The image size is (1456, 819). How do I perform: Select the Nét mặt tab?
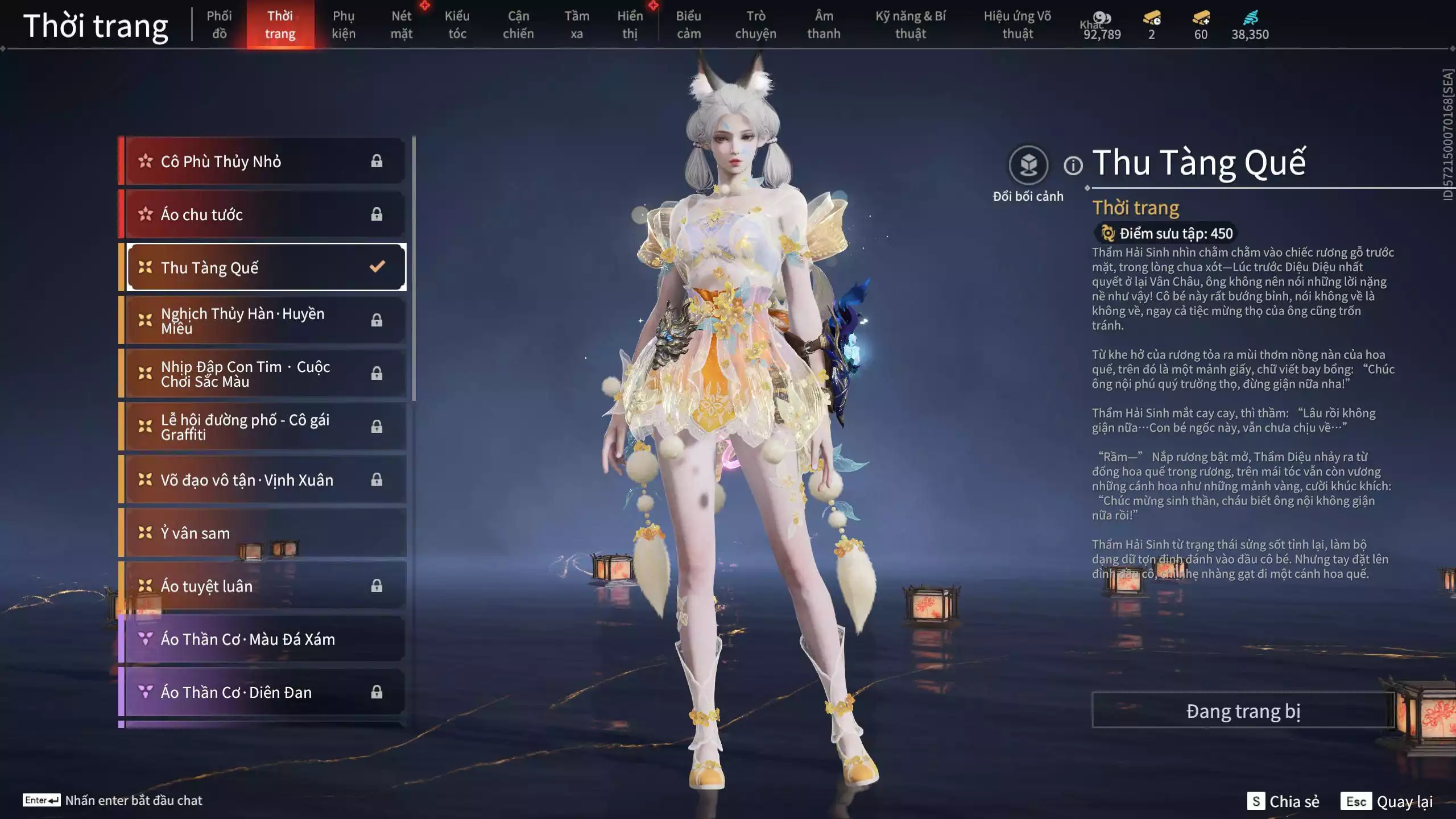coord(402,24)
